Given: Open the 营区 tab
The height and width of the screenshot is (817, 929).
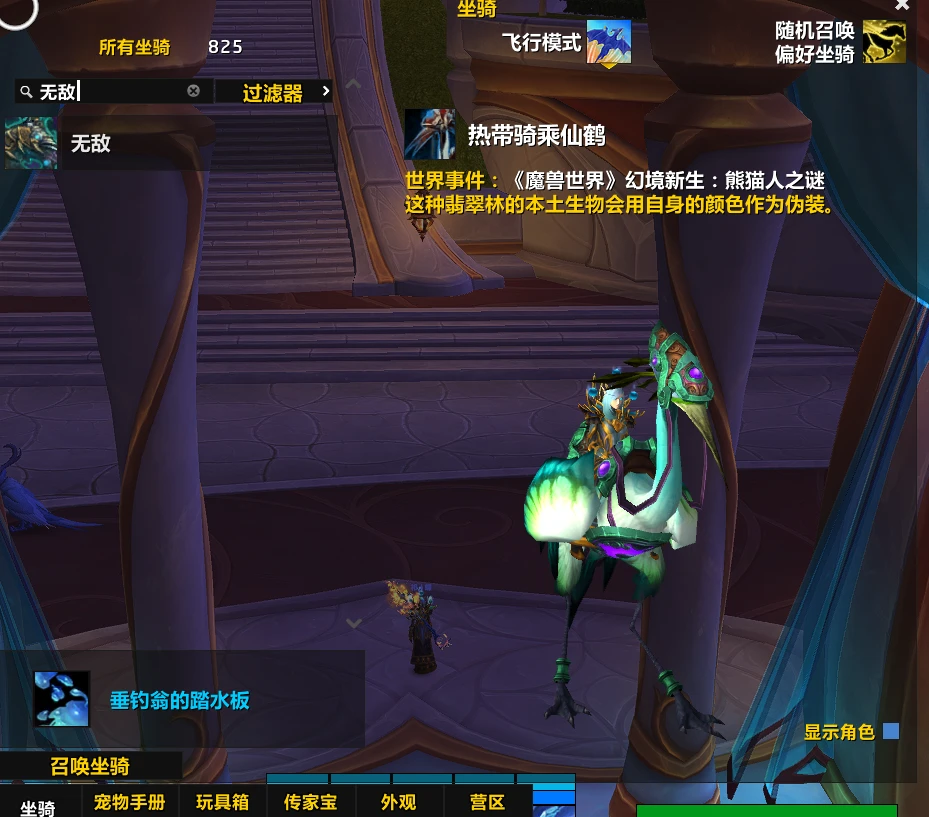Looking at the screenshot, I should [487, 802].
